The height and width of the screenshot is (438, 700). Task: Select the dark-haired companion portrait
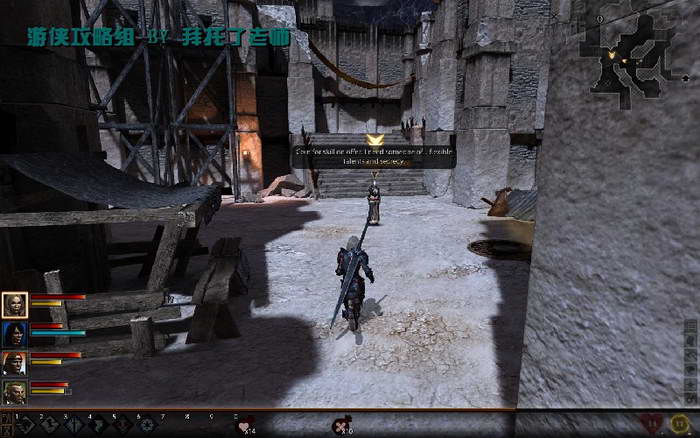click(x=15, y=334)
